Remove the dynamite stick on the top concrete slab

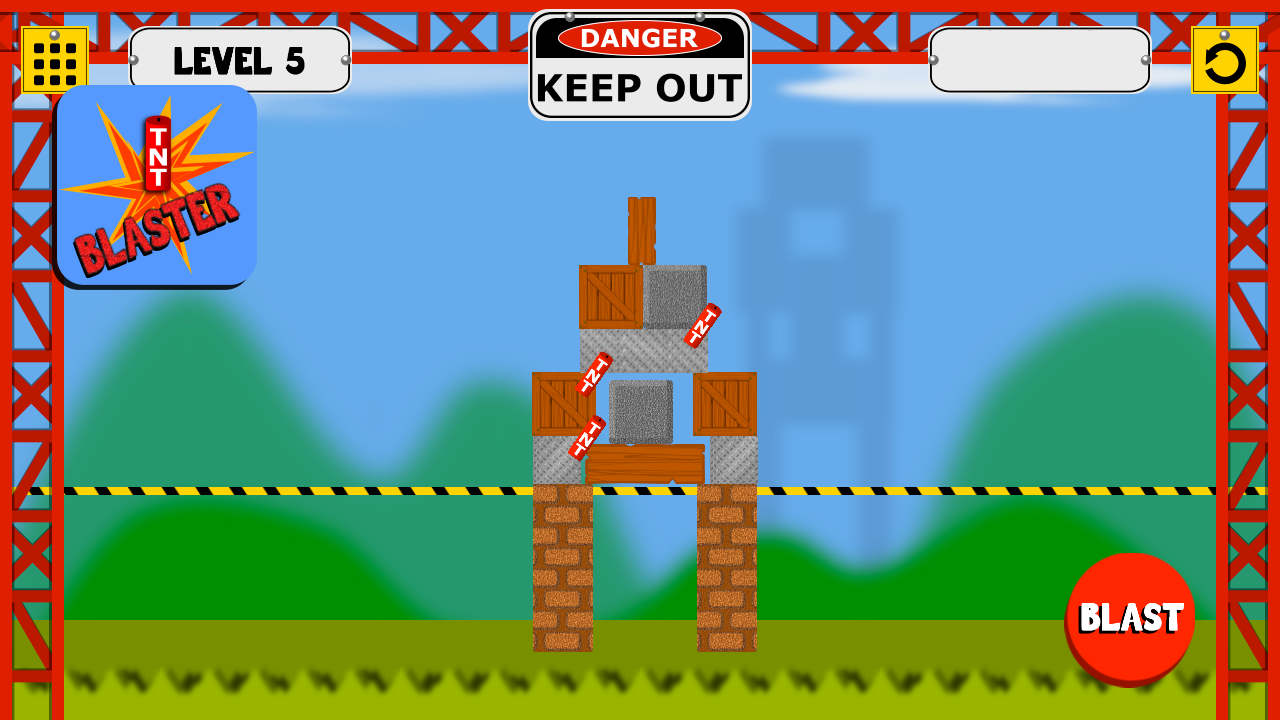(x=700, y=324)
